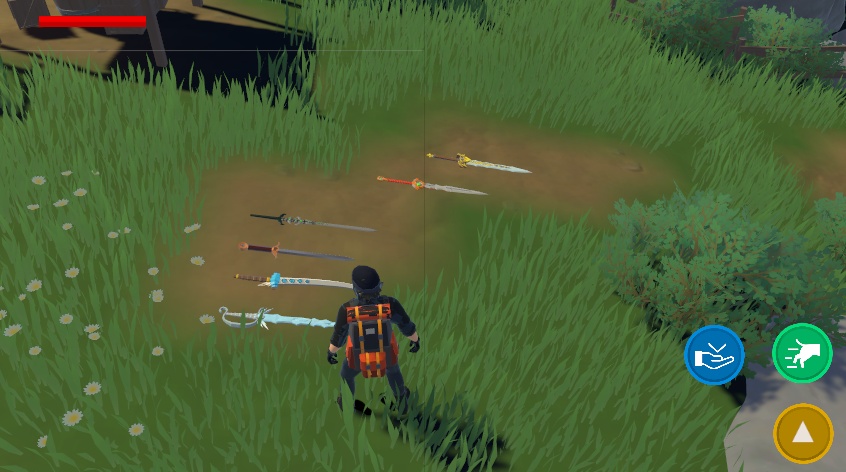Hit the yellow up-arrow jump button

[803, 433]
